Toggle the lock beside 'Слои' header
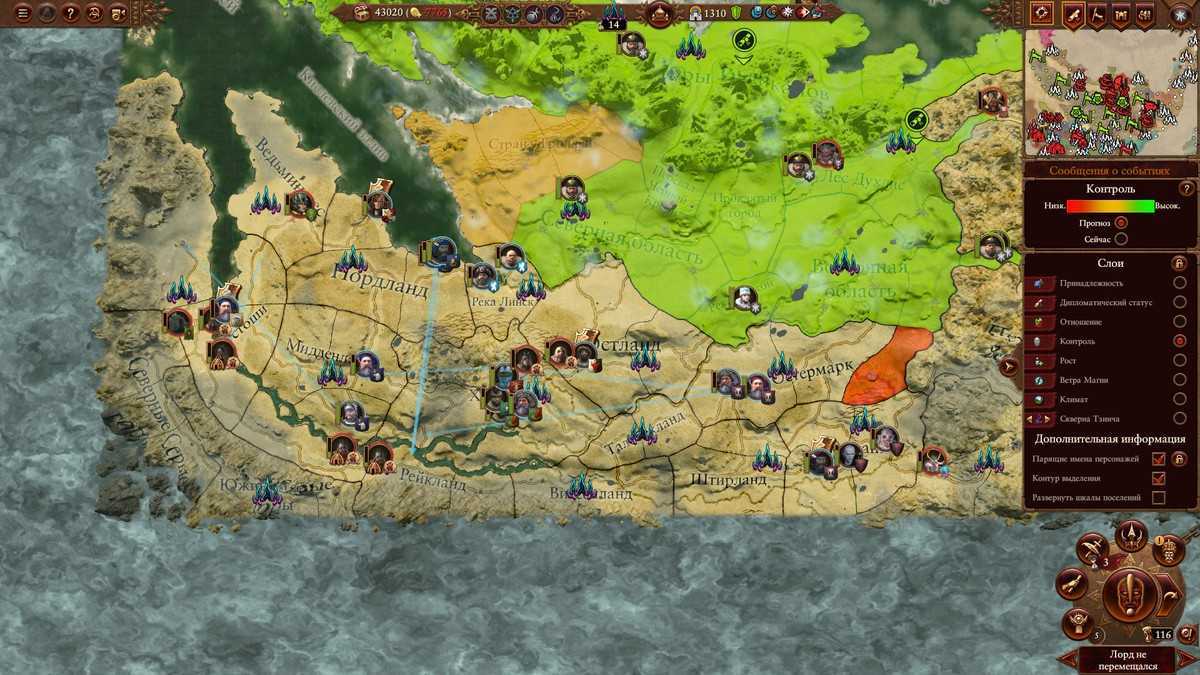Screen dimensions: 1200x675 coord(1178,264)
